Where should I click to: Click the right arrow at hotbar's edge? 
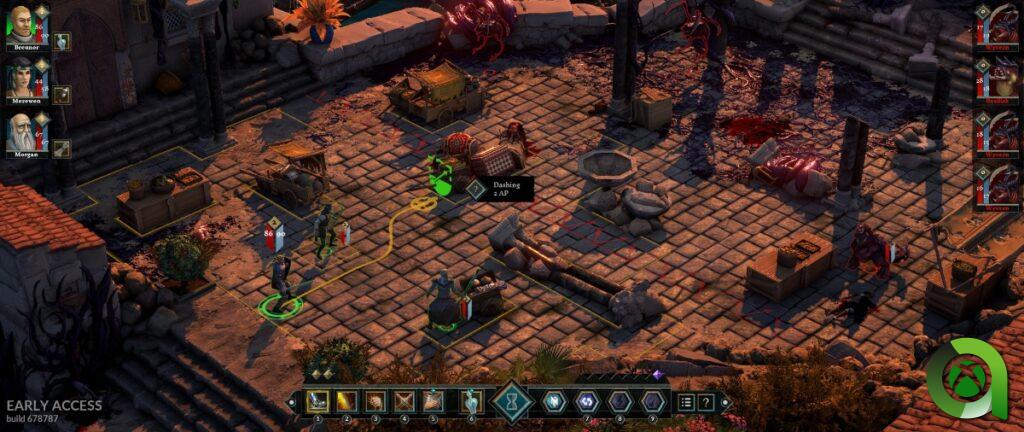(727, 403)
